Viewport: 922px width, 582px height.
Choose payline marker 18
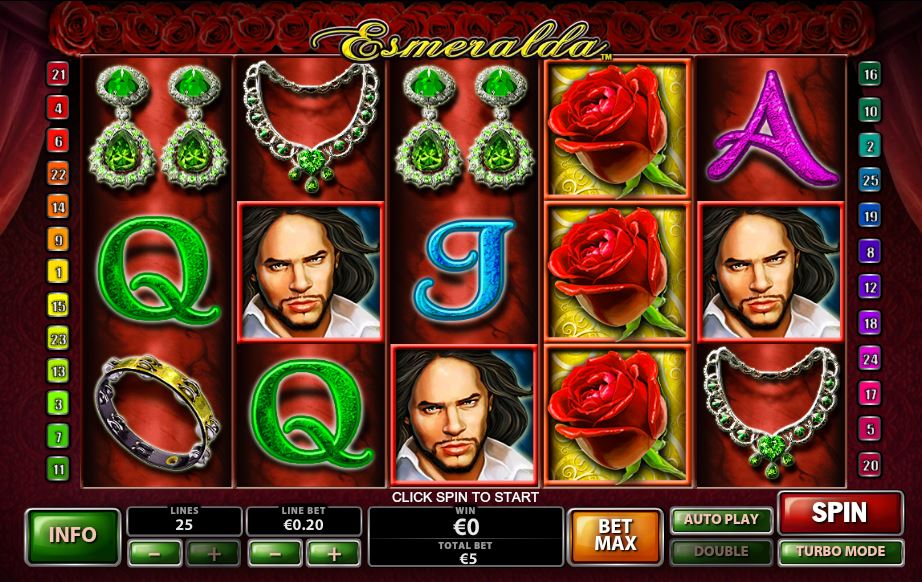(870, 322)
